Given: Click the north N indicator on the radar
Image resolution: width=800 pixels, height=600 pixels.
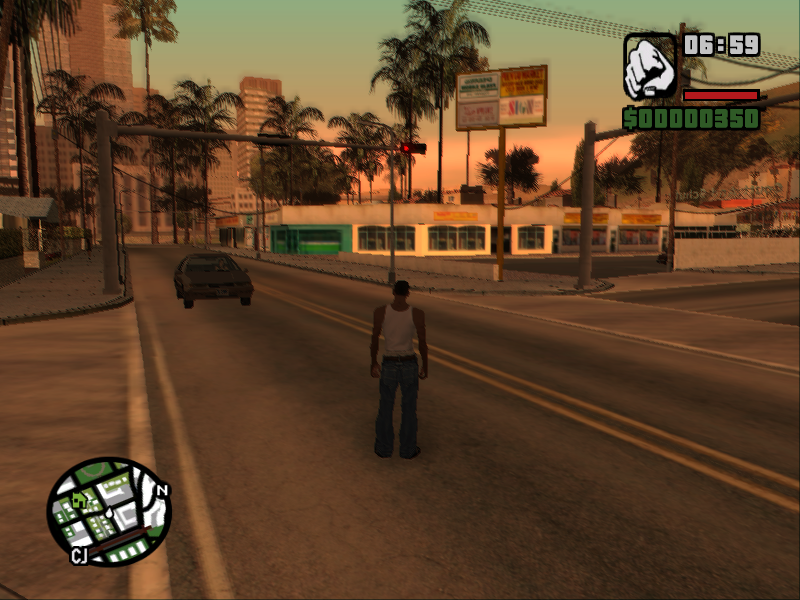Looking at the screenshot, I should tap(162, 491).
